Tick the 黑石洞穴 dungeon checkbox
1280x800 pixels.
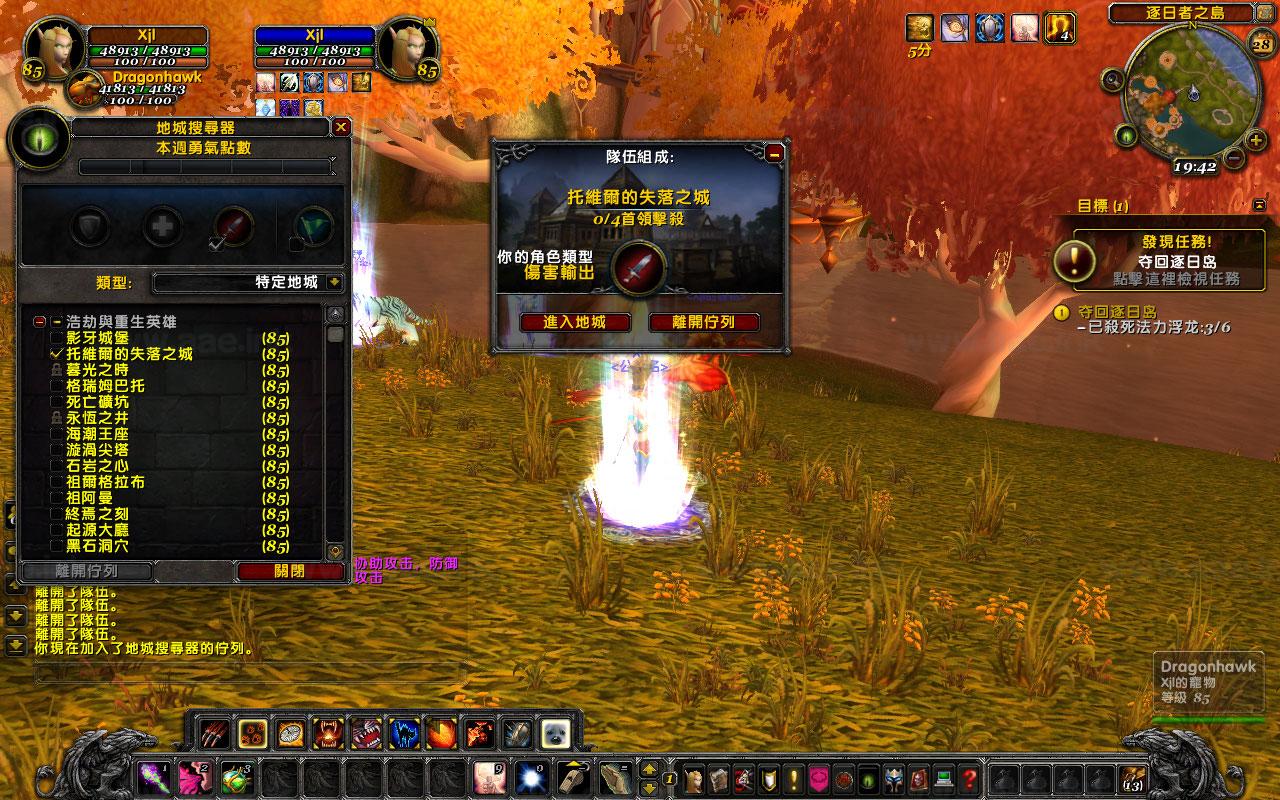pyautogui.click(x=57, y=546)
